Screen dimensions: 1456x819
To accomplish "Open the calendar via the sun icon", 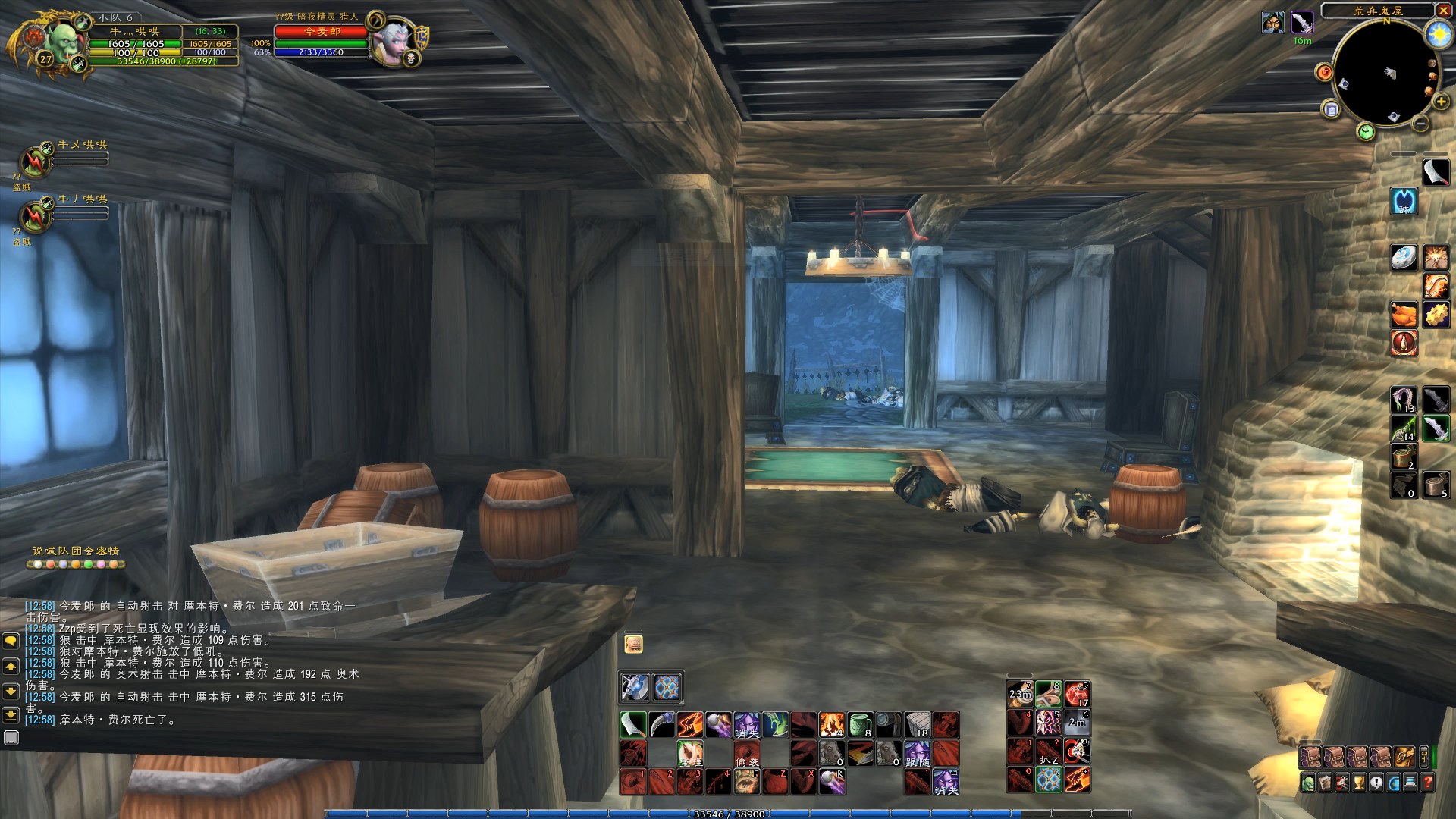I will [x=1436, y=34].
